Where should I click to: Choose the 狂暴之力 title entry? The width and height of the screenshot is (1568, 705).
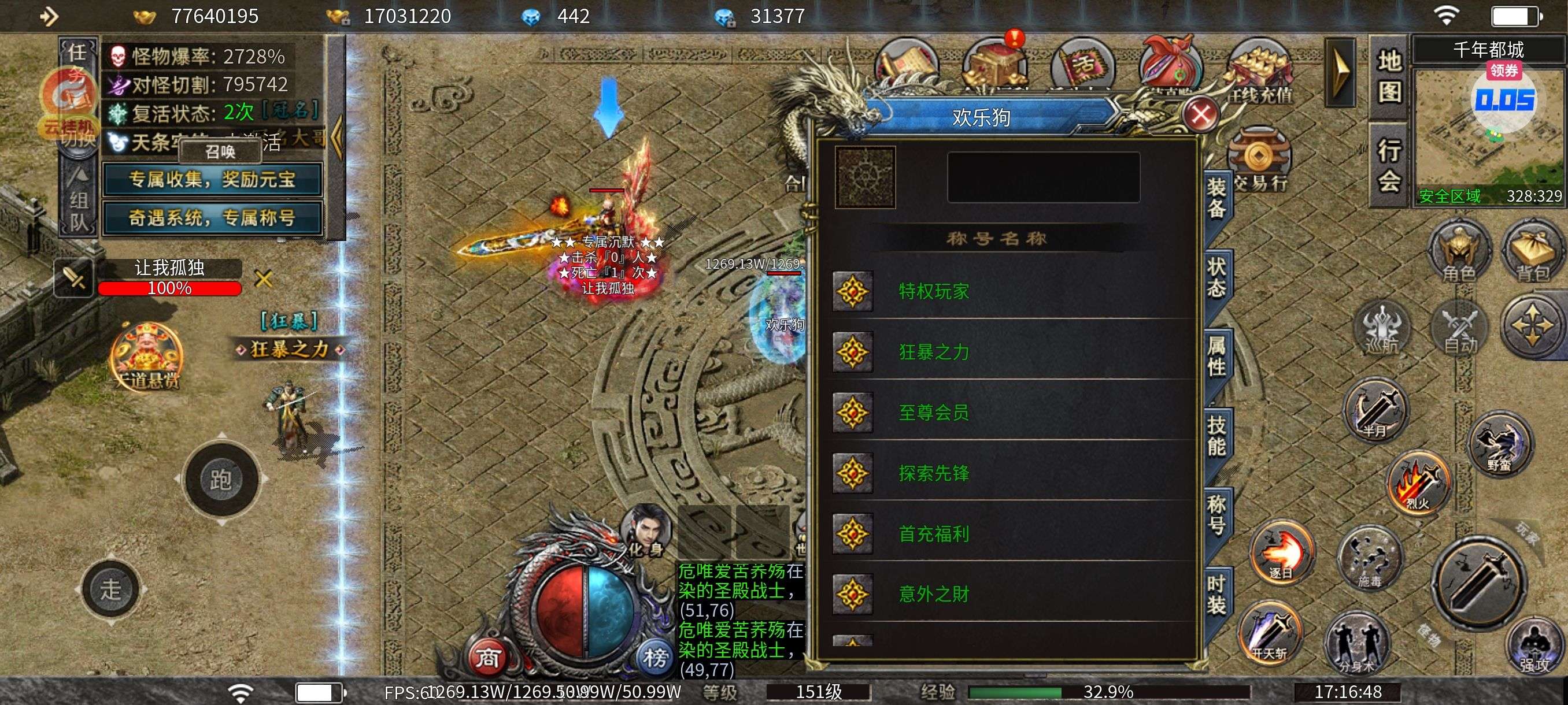coord(1011,352)
